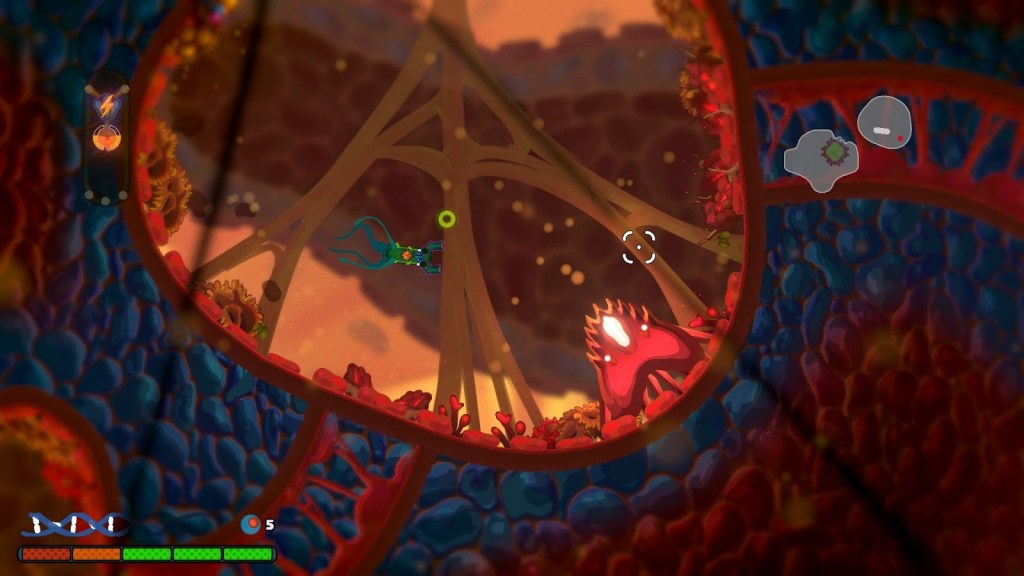This screenshot has width=1024, height=576.
Task: Activate the lightning bolt ability icon
Action: click(106, 103)
